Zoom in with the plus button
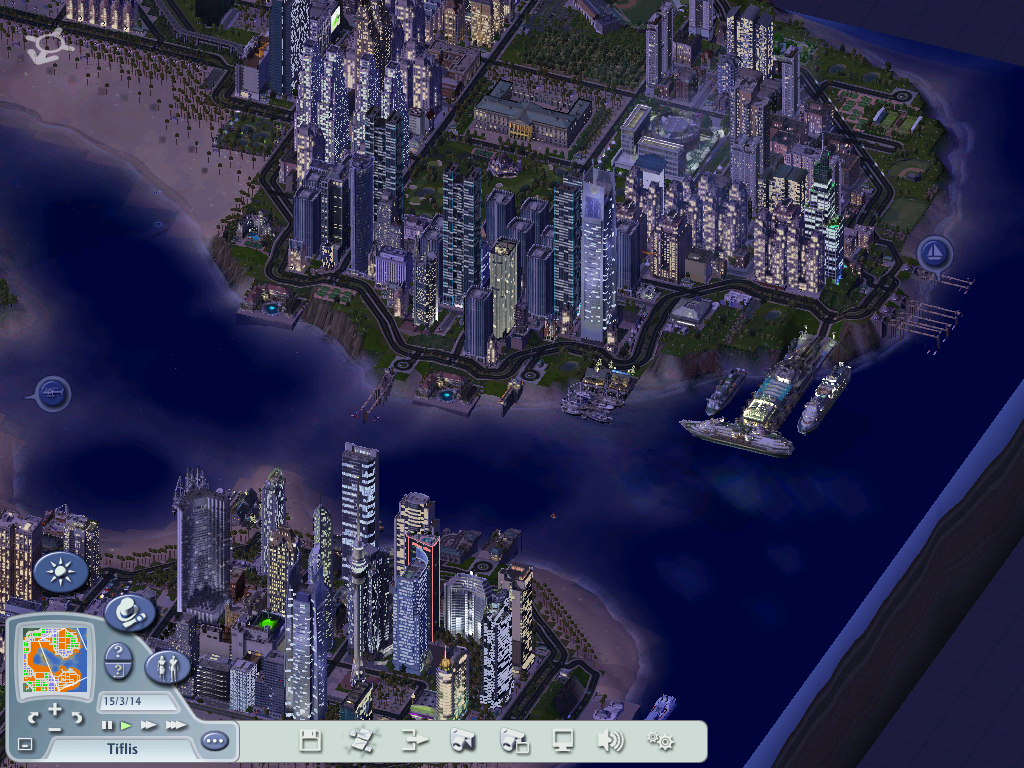 (55, 710)
